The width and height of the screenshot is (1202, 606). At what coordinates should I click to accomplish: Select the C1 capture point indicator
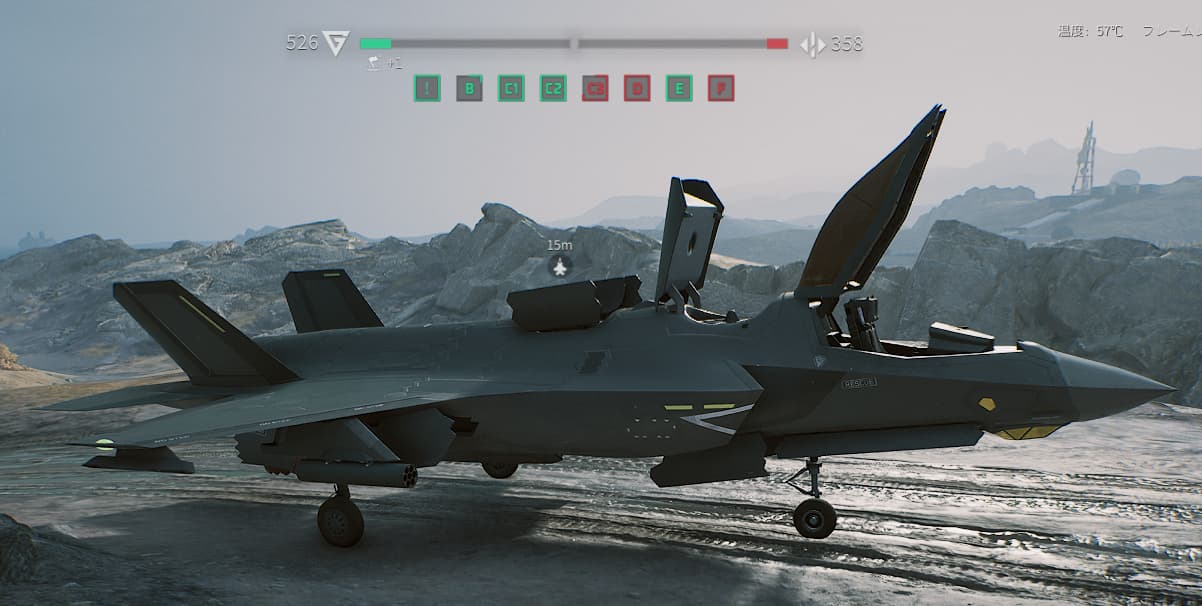pos(511,88)
